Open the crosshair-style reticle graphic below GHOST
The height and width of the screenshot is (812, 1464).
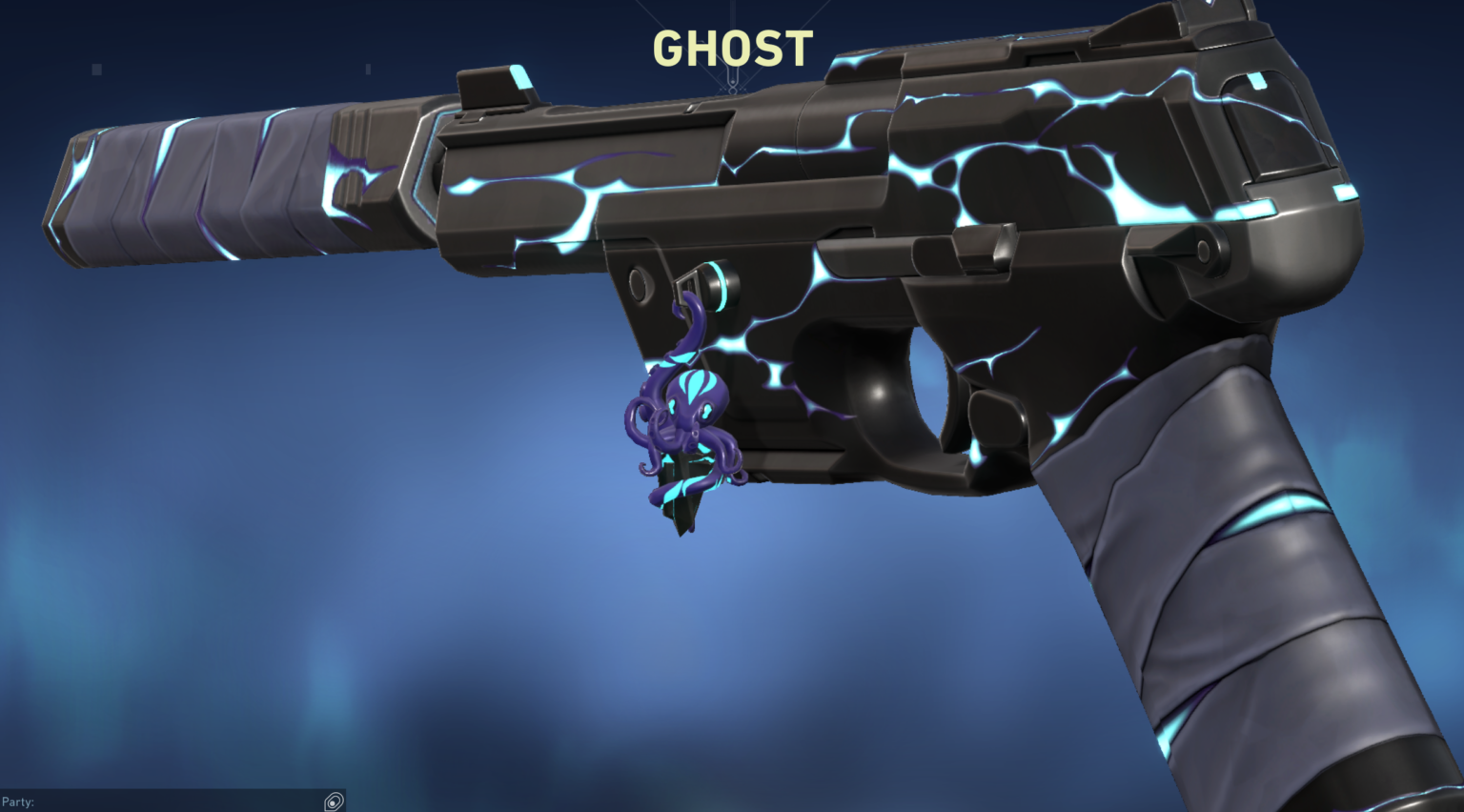point(733,89)
